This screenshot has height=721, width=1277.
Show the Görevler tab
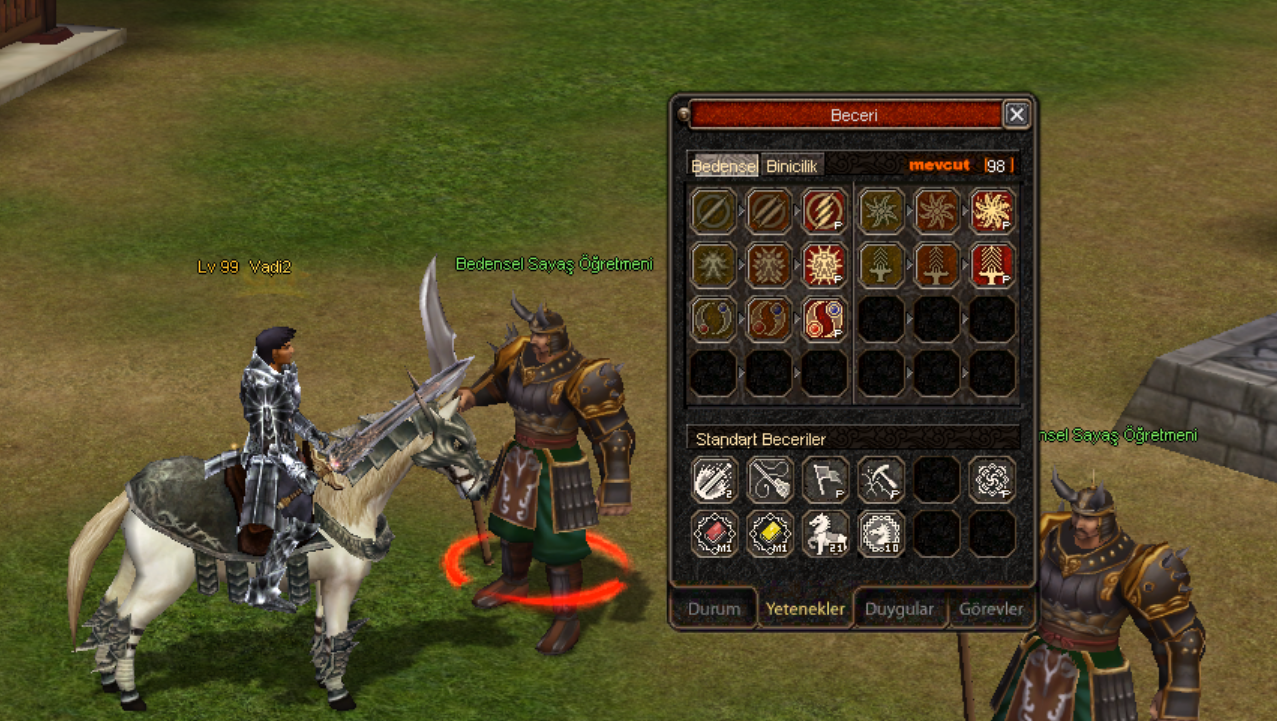click(x=991, y=609)
